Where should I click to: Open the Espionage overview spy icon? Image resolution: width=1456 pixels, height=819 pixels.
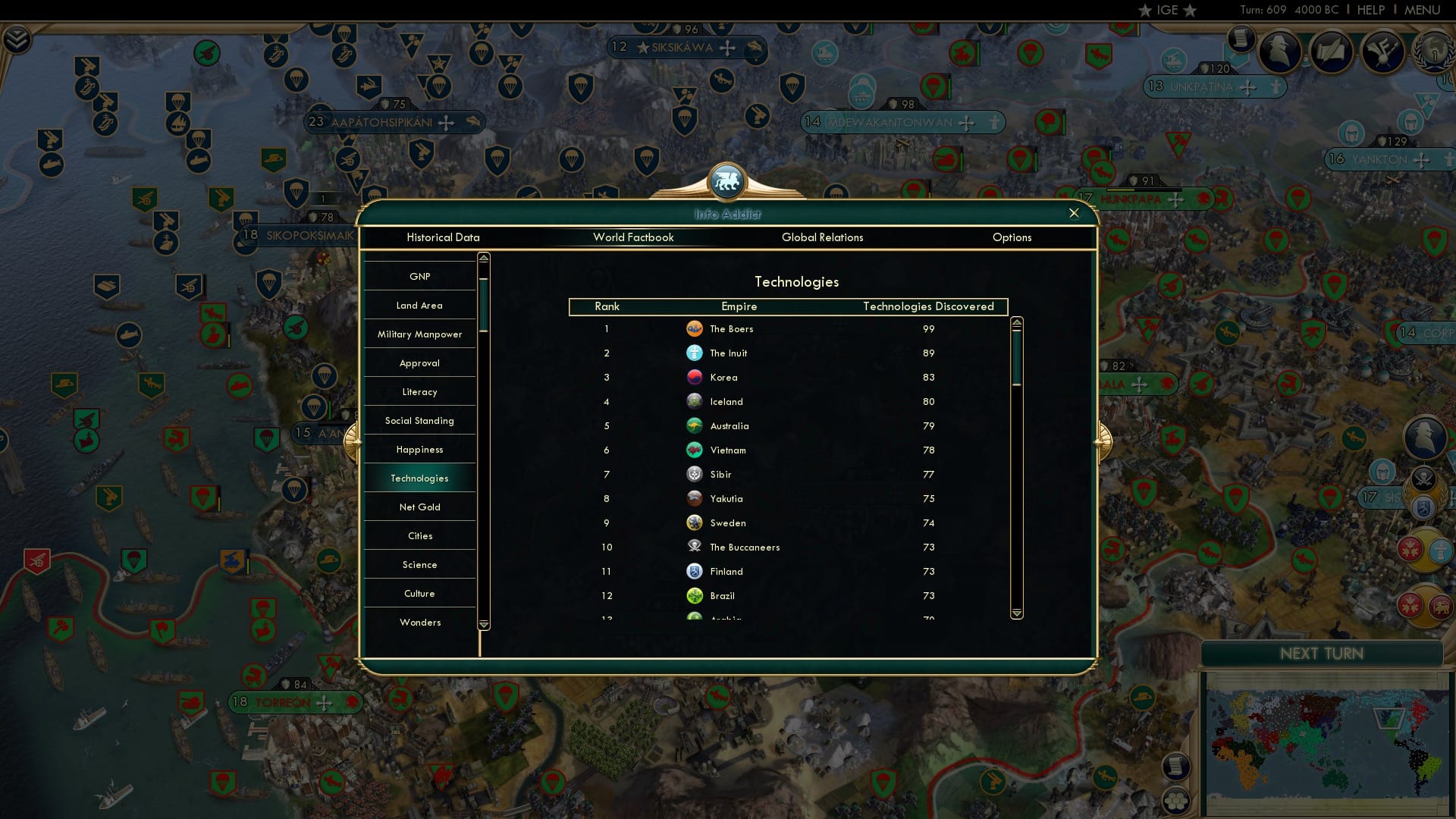[1282, 53]
